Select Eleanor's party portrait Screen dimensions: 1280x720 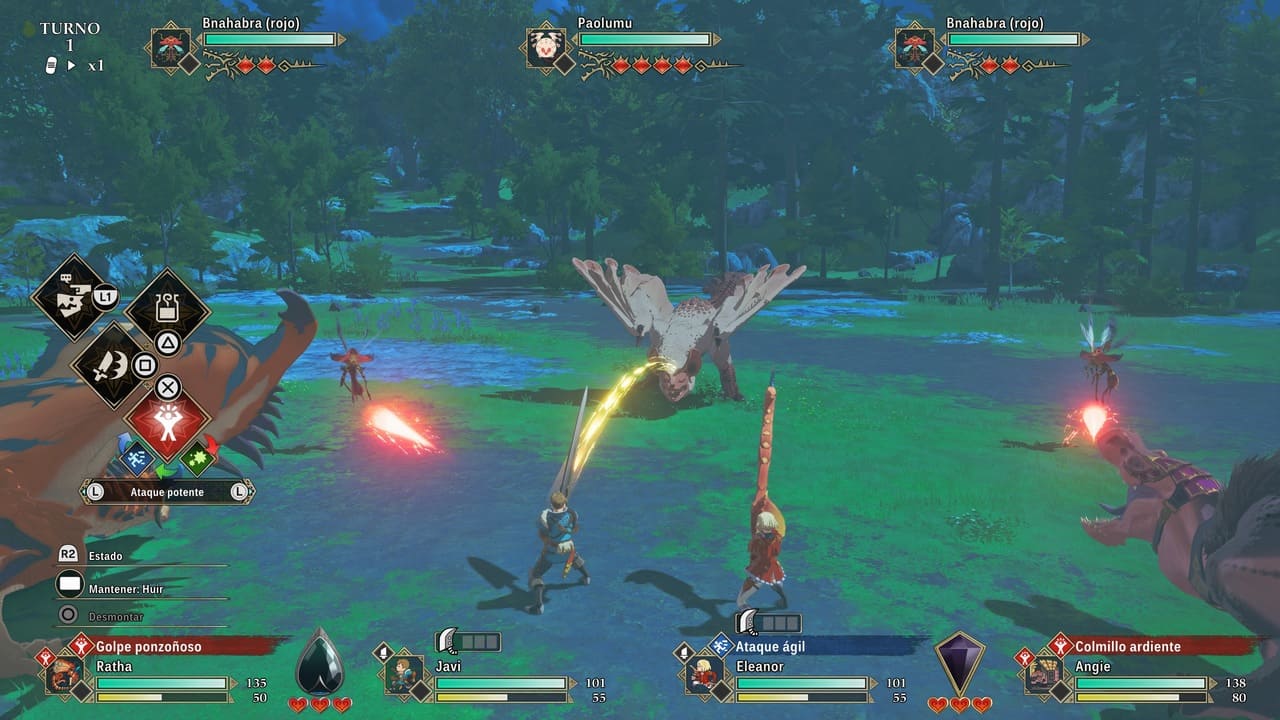pyautogui.click(x=703, y=673)
